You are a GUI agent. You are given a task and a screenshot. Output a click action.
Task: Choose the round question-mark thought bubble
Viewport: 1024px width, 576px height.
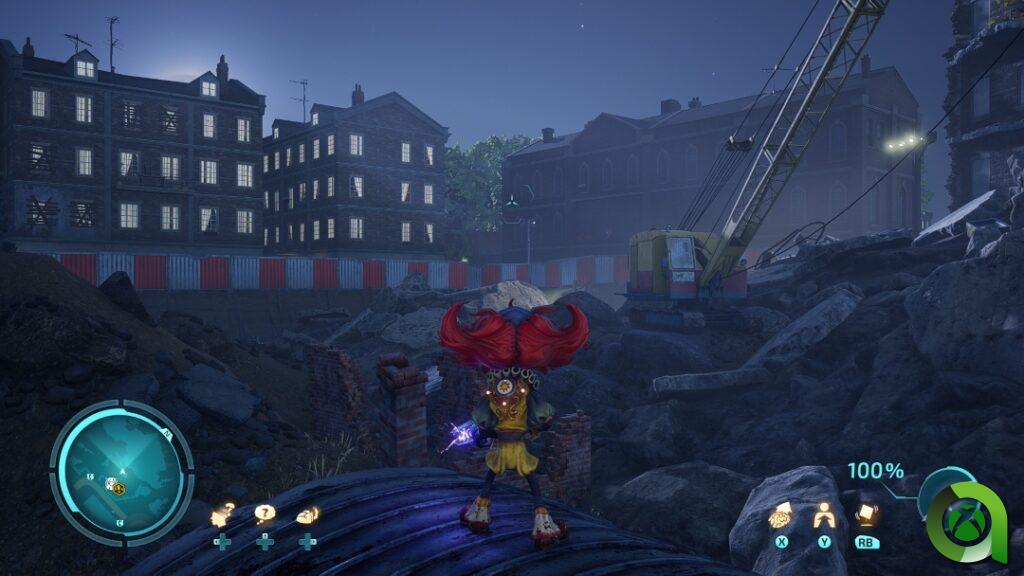(x=264, y=514)
